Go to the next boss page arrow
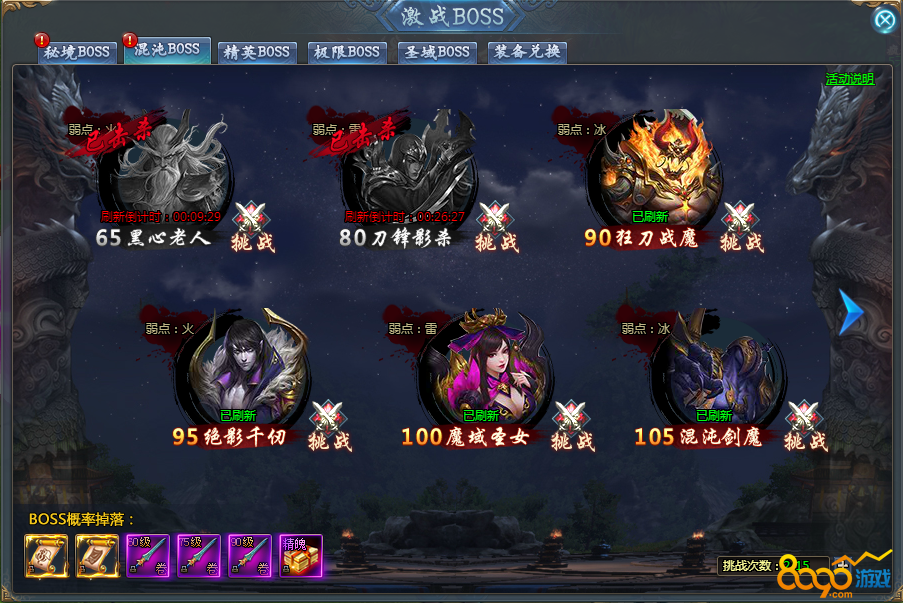The width and height of the screenshot is (903, 603). [x=850, y=313]
